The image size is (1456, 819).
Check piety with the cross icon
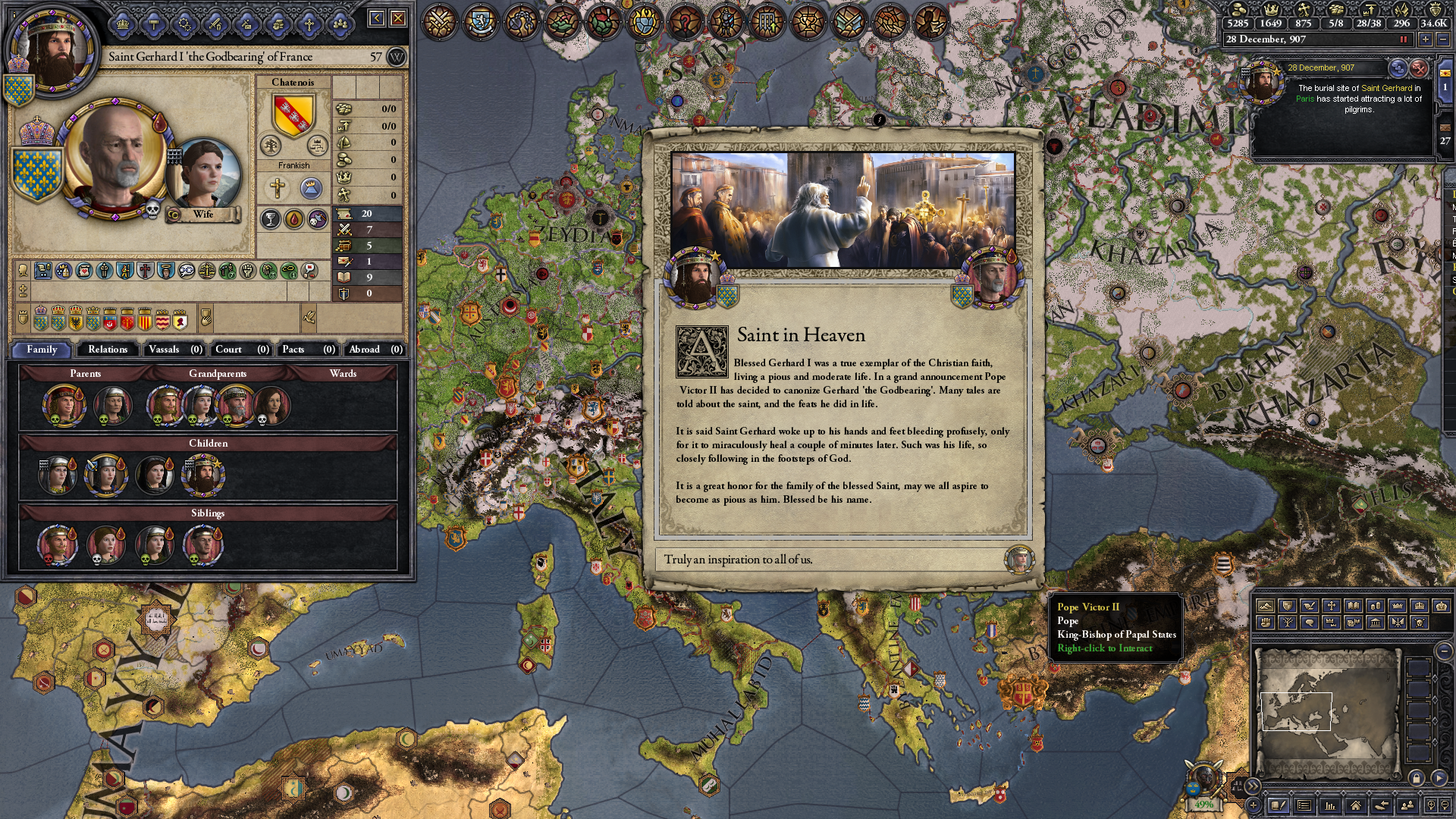point(1303,11)
